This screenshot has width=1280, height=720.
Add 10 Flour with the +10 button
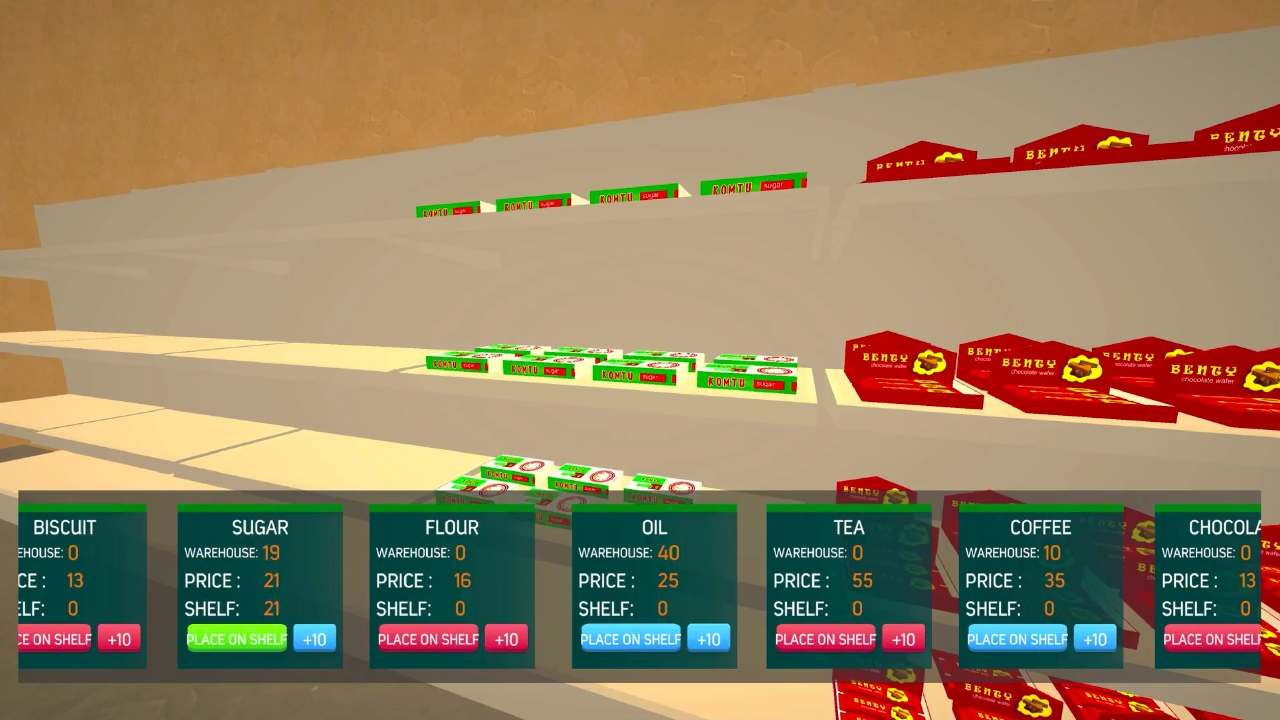(x=506, y=639)
